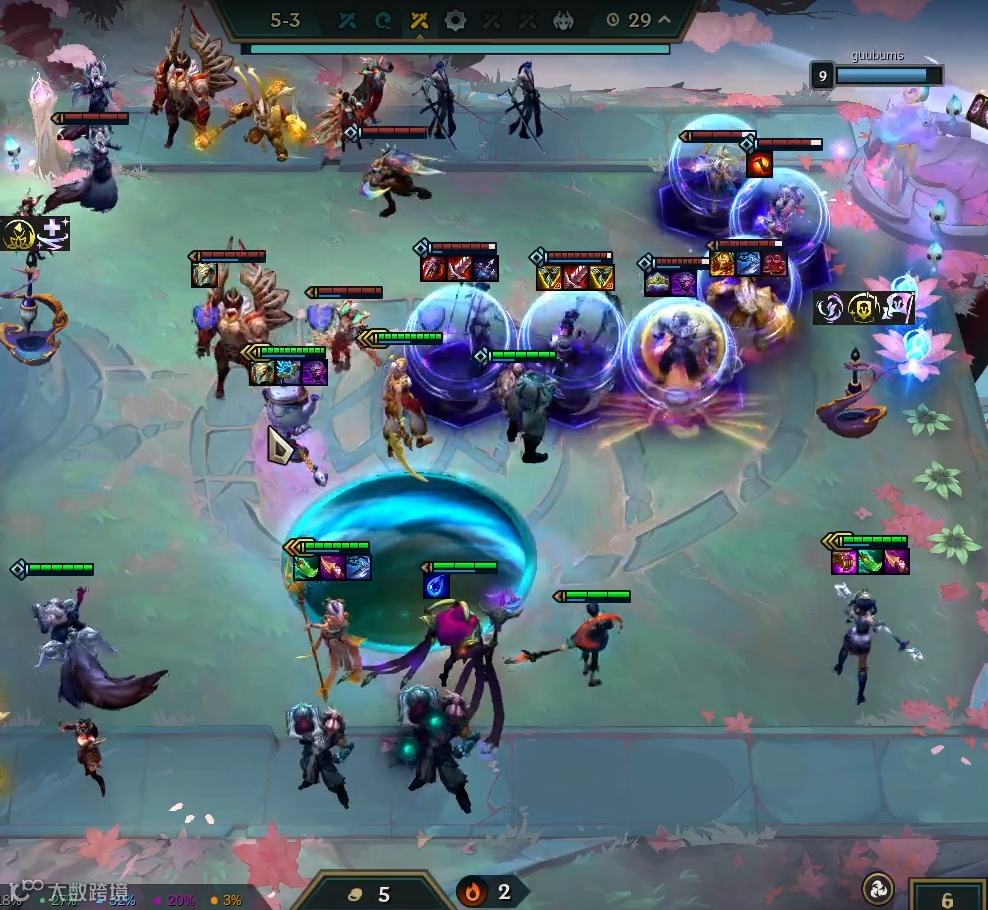Collapse the stage tracker with the chevron arrow
This screenshot has height=910, width=988.
click(x=663, y=20)
